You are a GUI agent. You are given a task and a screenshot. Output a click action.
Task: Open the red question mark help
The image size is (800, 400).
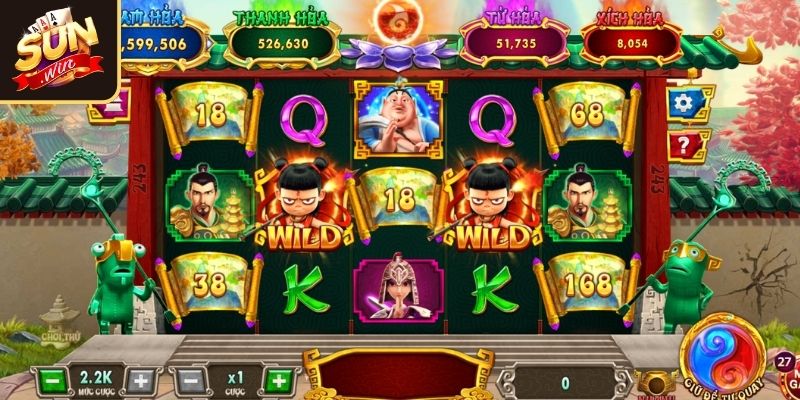(683, 145)
